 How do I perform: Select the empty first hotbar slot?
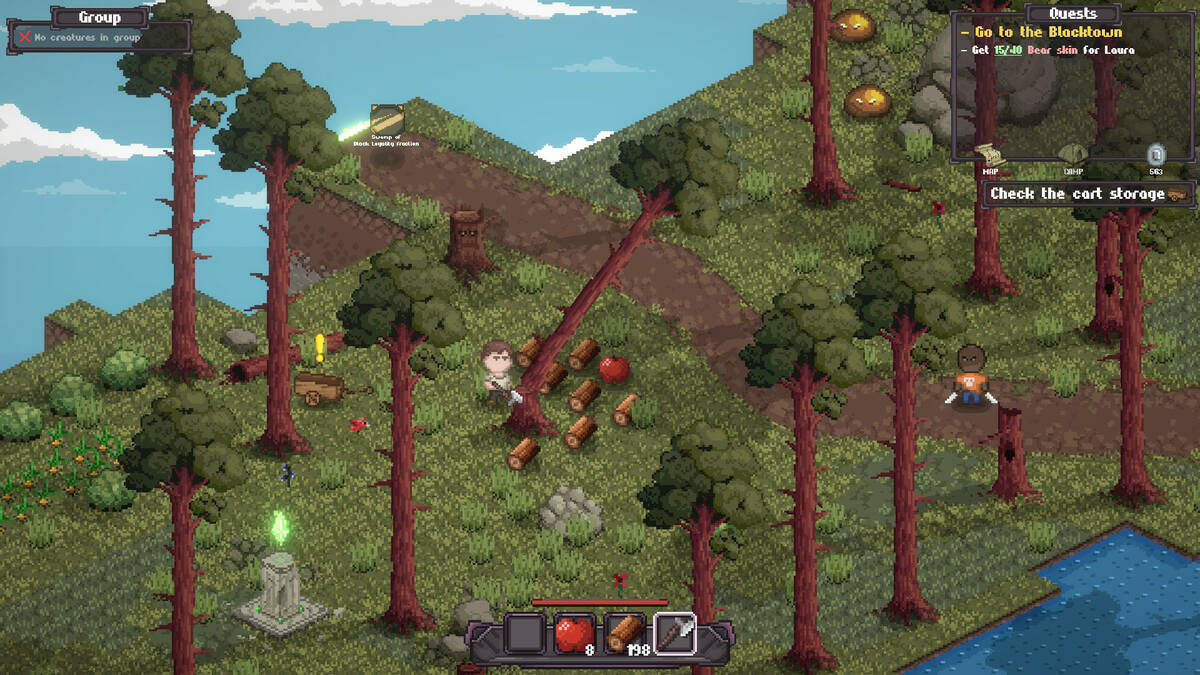pos(525,633)
